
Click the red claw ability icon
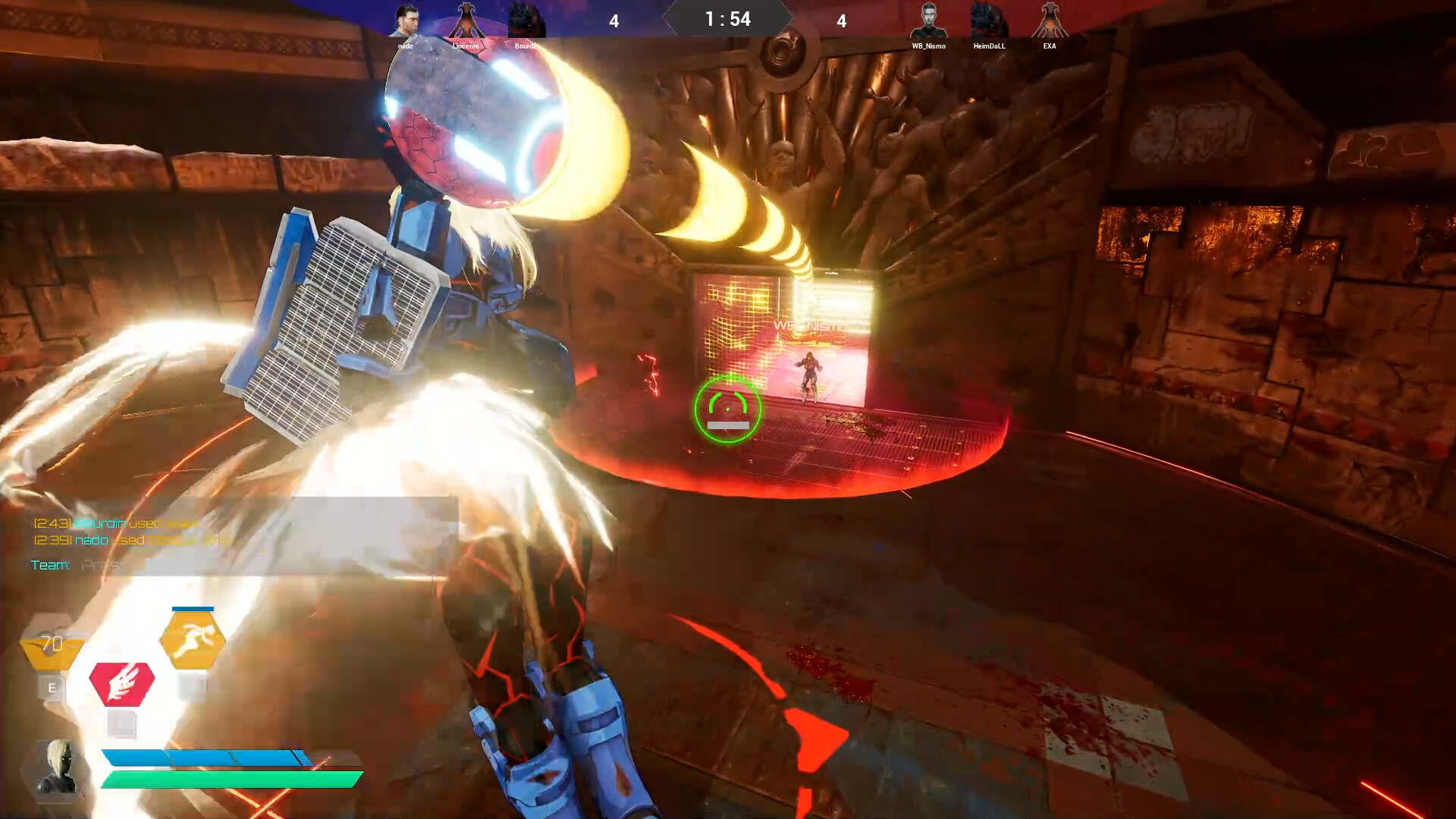point(124,682)
